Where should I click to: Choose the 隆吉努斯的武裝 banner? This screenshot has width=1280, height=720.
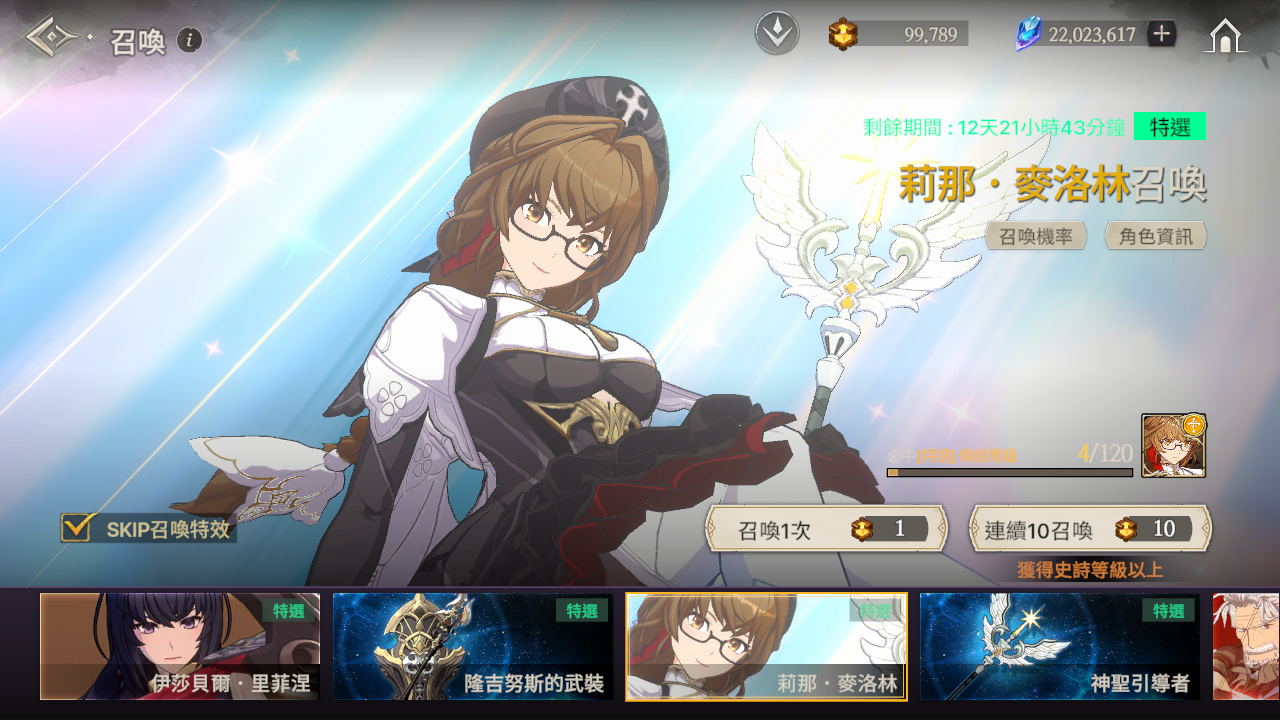pos(473,646)
